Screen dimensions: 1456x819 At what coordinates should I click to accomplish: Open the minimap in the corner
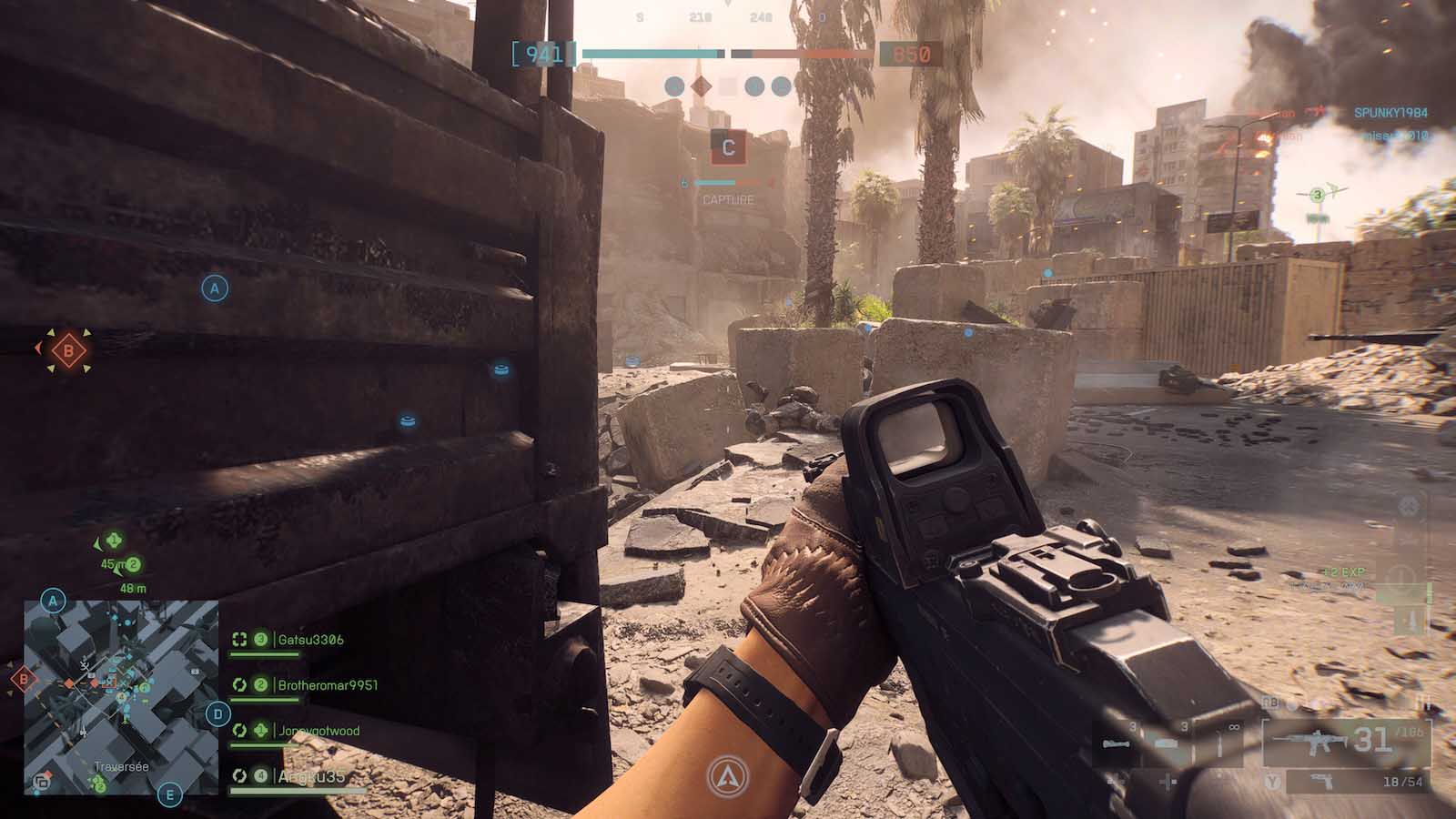pyautogui.click(x=121, y=696)
